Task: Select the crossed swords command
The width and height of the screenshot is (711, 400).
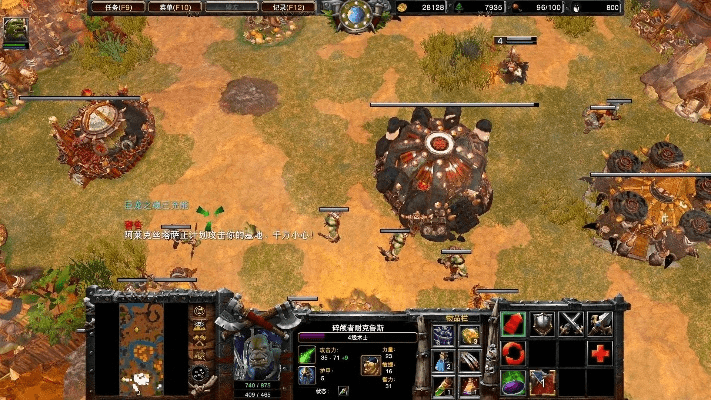Action: point(571,323)
